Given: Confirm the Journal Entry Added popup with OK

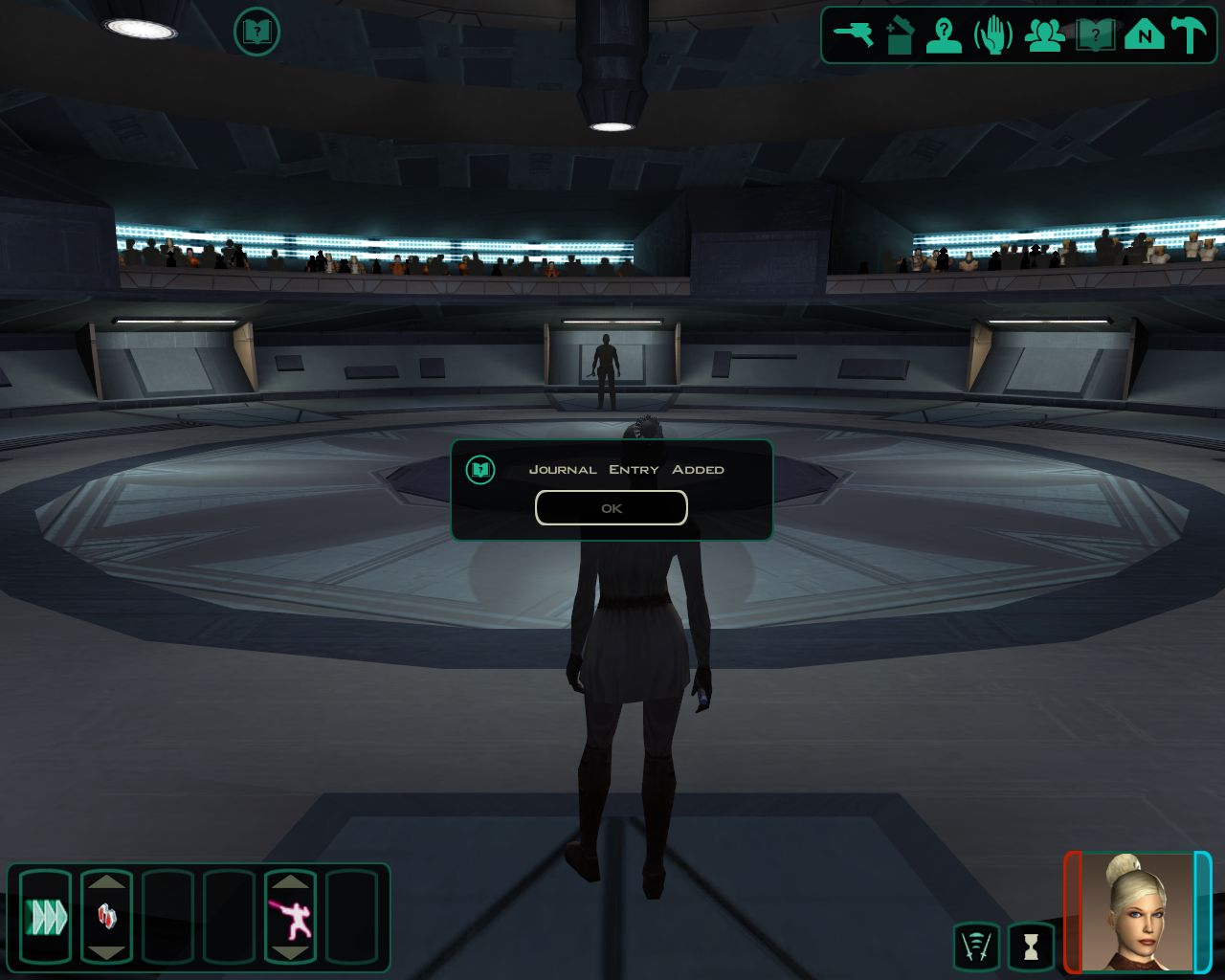Looking at the screenshot, I should click(x=611, y=508).
